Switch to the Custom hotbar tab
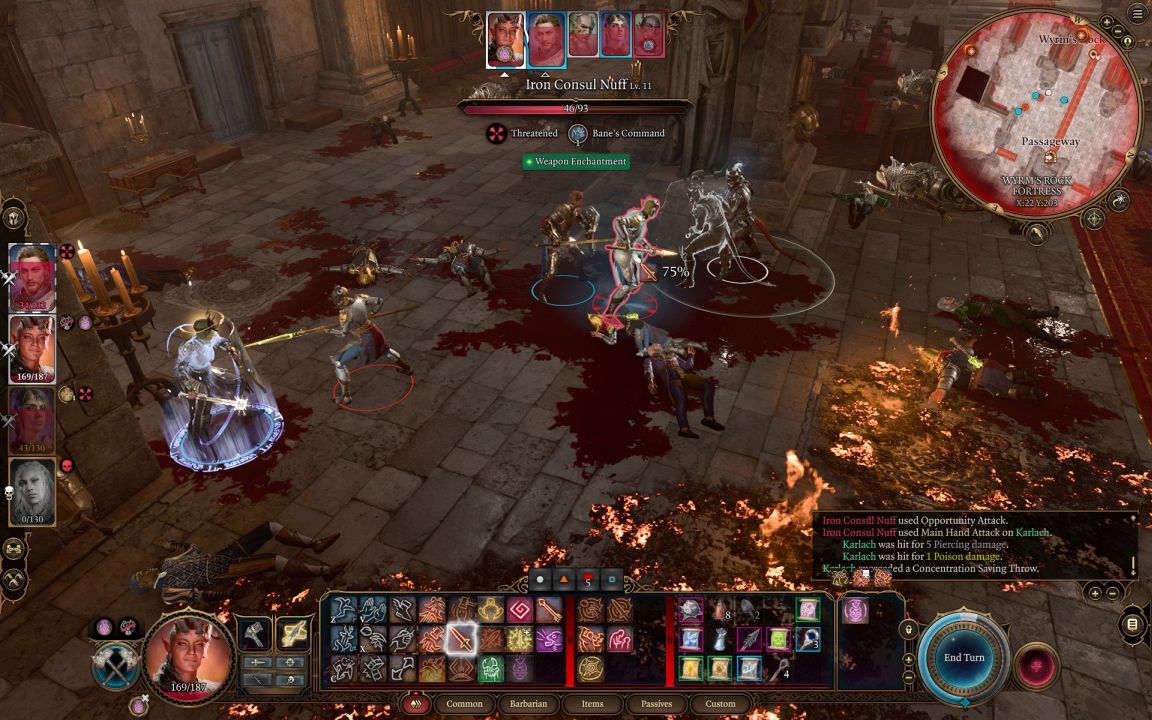Image resolution: width=1152 pixels, height=720 pixels. coord(720,704)
